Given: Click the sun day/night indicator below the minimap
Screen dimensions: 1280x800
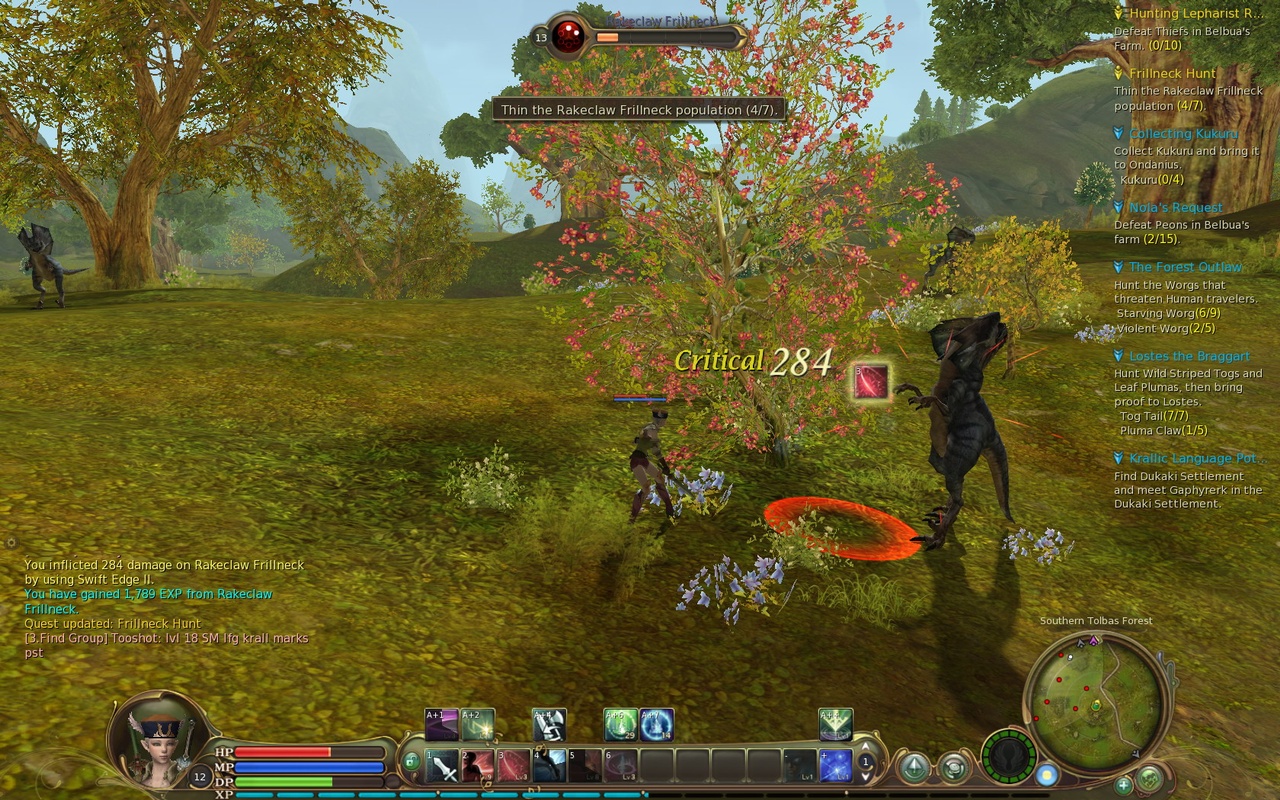Looking at the screenshot, I should 1047,775.
